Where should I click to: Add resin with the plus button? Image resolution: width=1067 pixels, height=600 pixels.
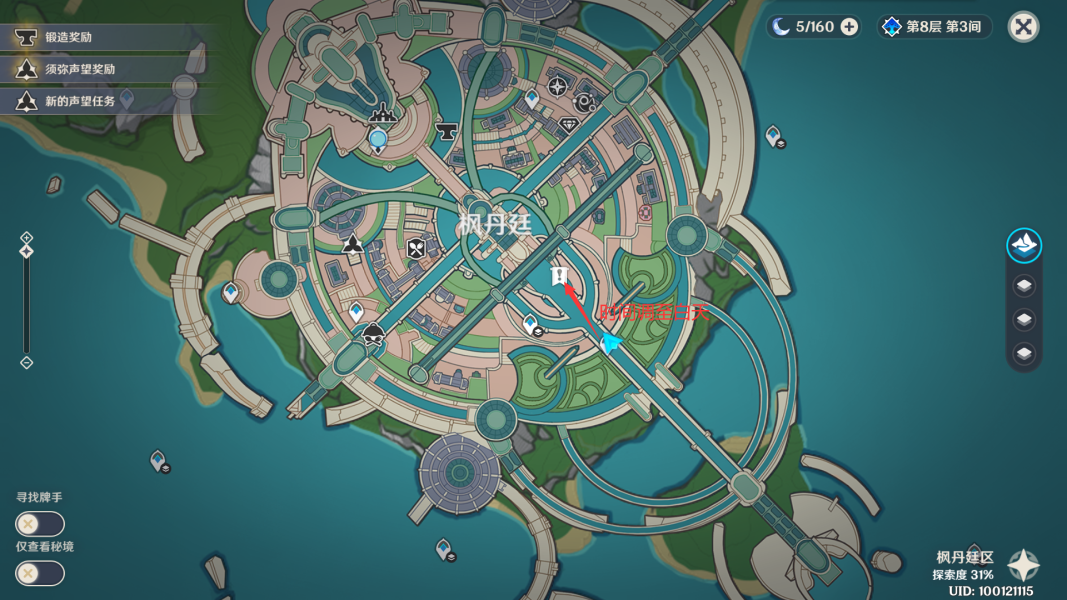[x=849, y=27]
